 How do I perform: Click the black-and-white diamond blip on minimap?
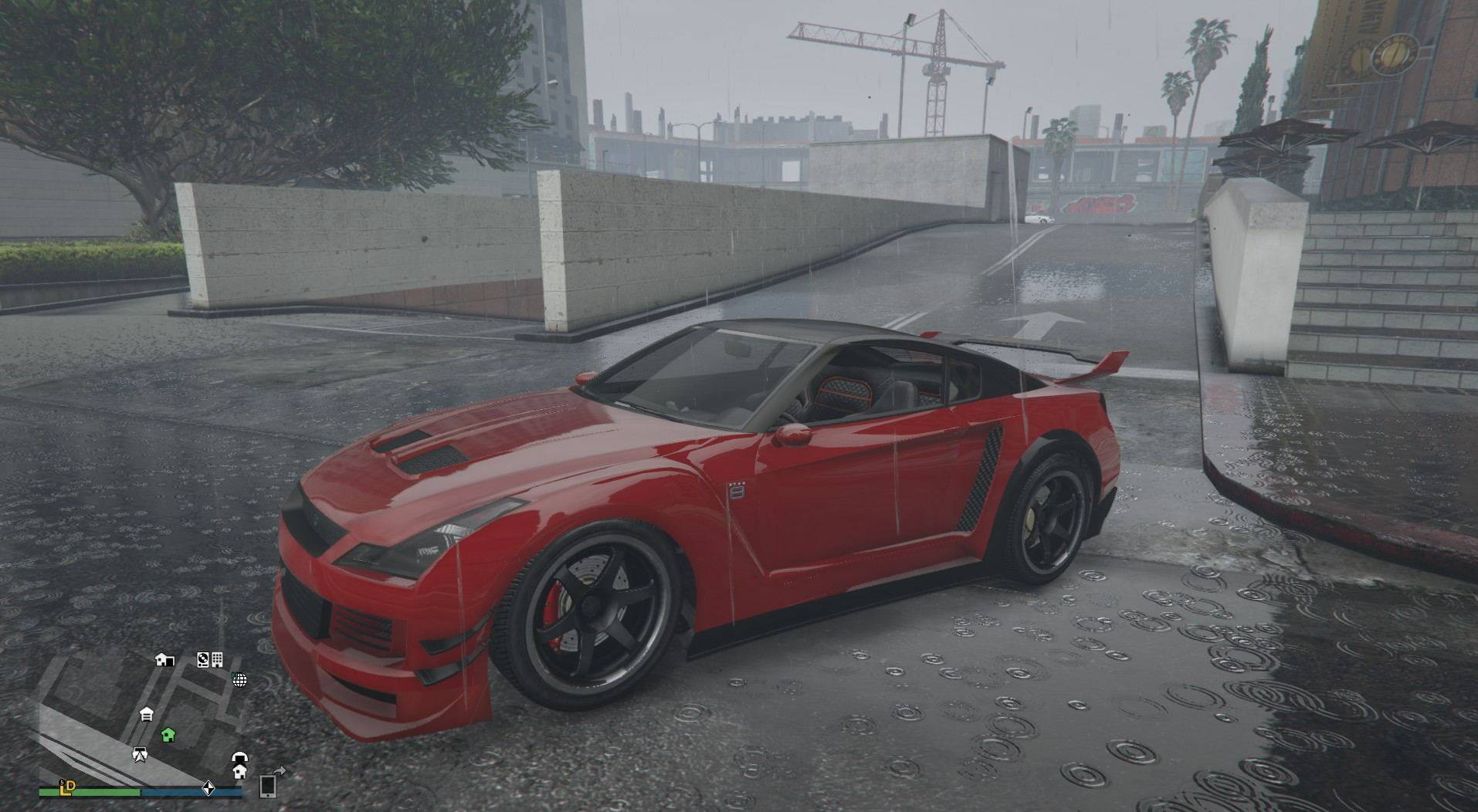(x=208, y=788)
